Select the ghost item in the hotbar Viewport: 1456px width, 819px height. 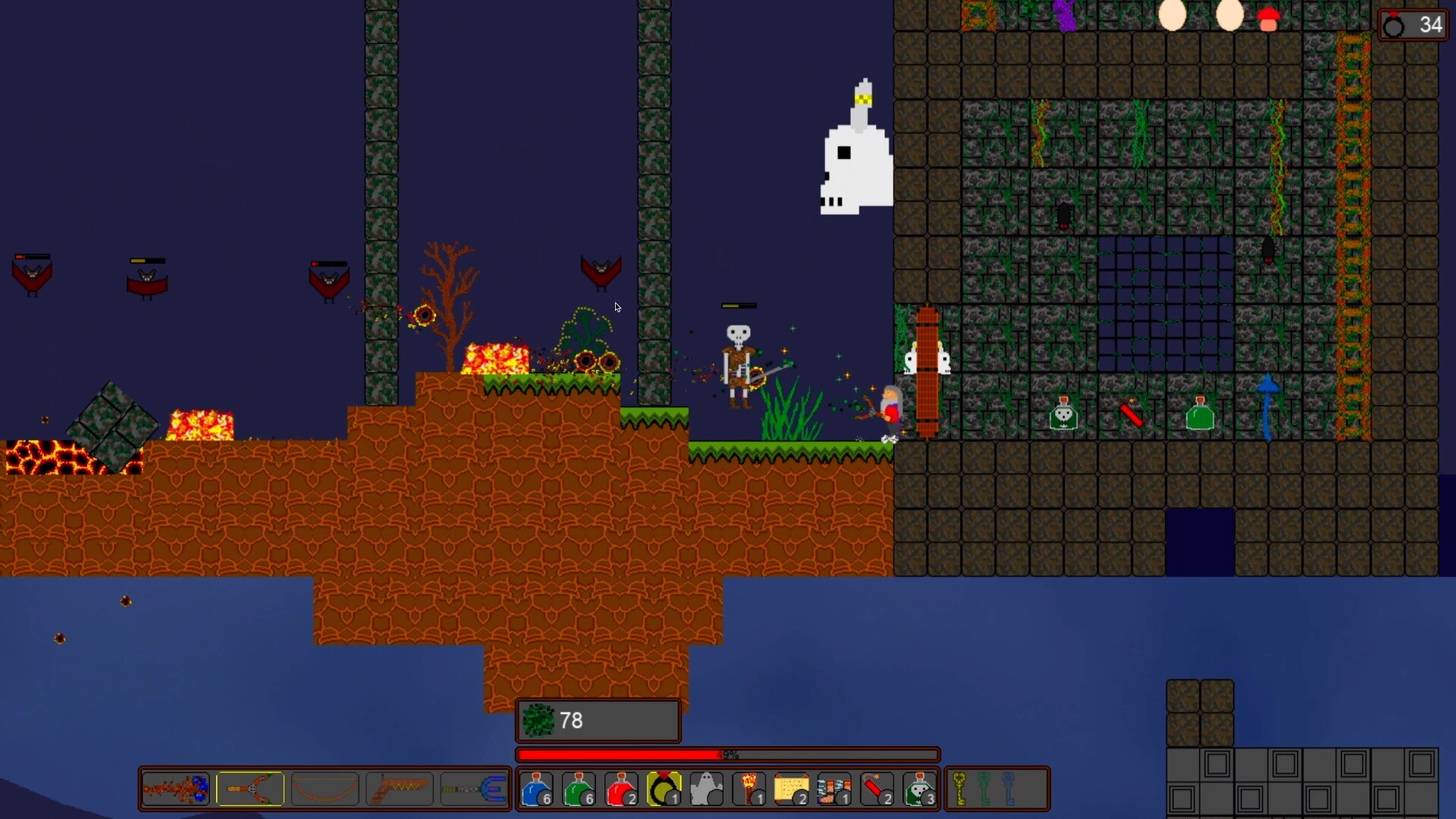(706, 789)
